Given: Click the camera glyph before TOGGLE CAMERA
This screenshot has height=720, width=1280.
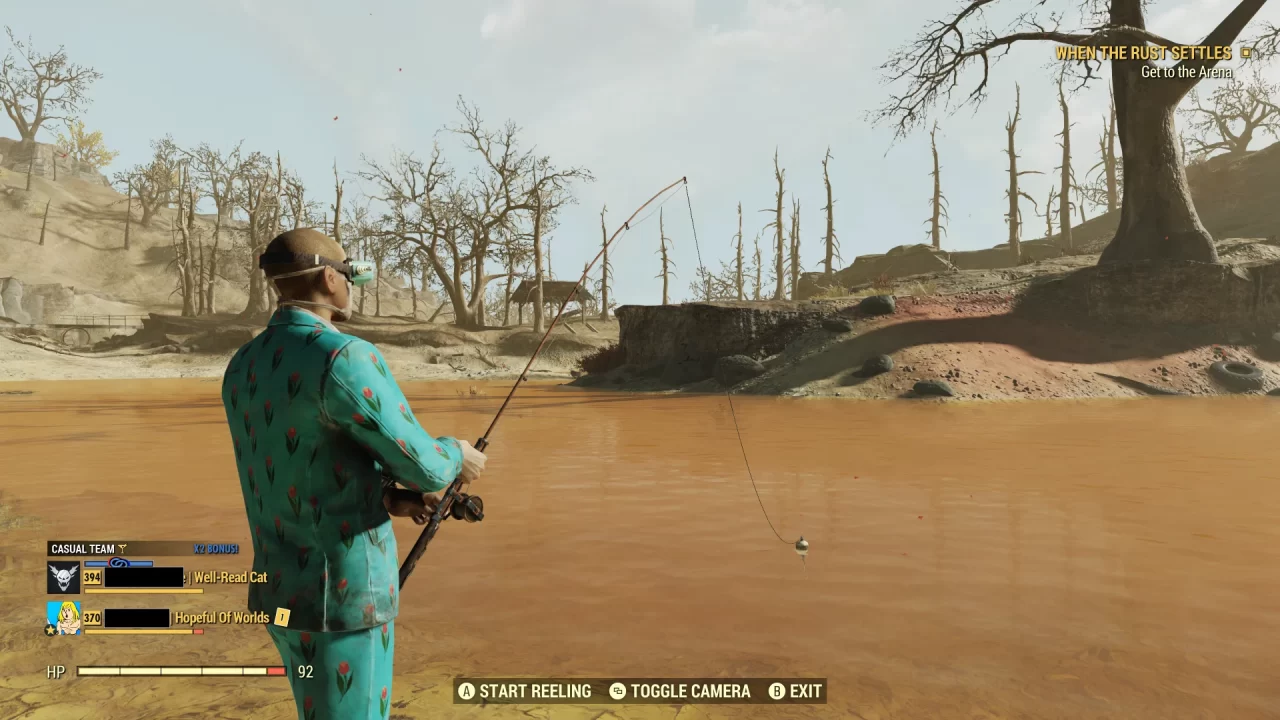Looking at the screenshot, I should click(618, 691).
